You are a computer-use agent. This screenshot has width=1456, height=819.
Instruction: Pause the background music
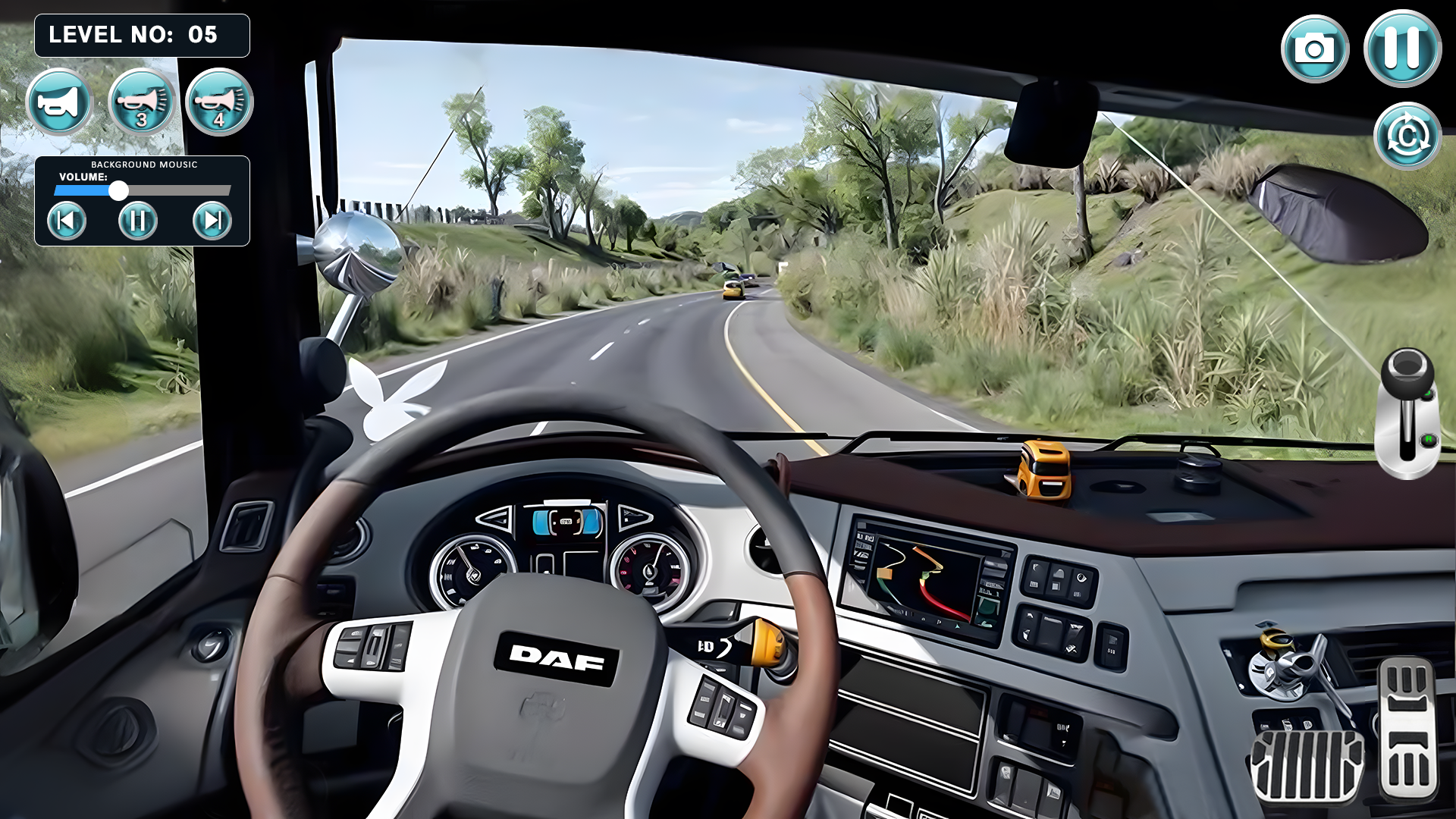tap(140, 221)
